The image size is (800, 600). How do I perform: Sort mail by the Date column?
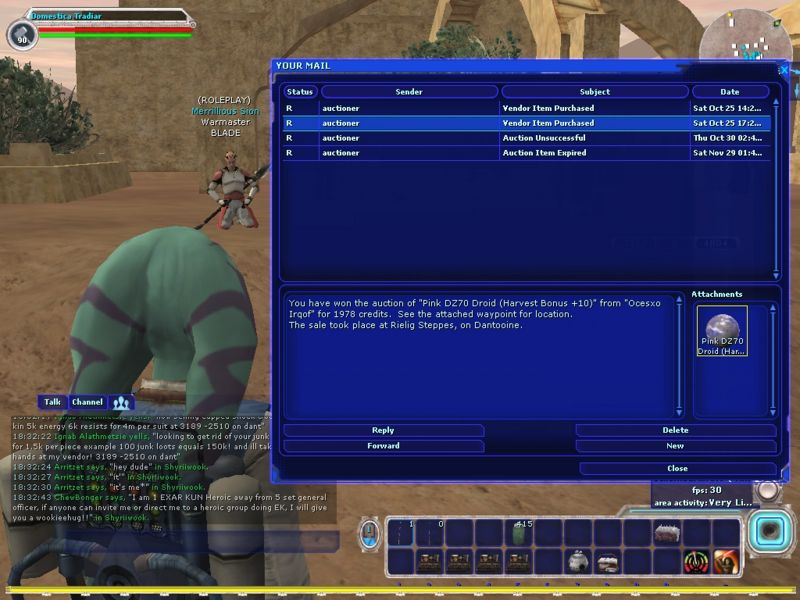[x=730, y=92]
